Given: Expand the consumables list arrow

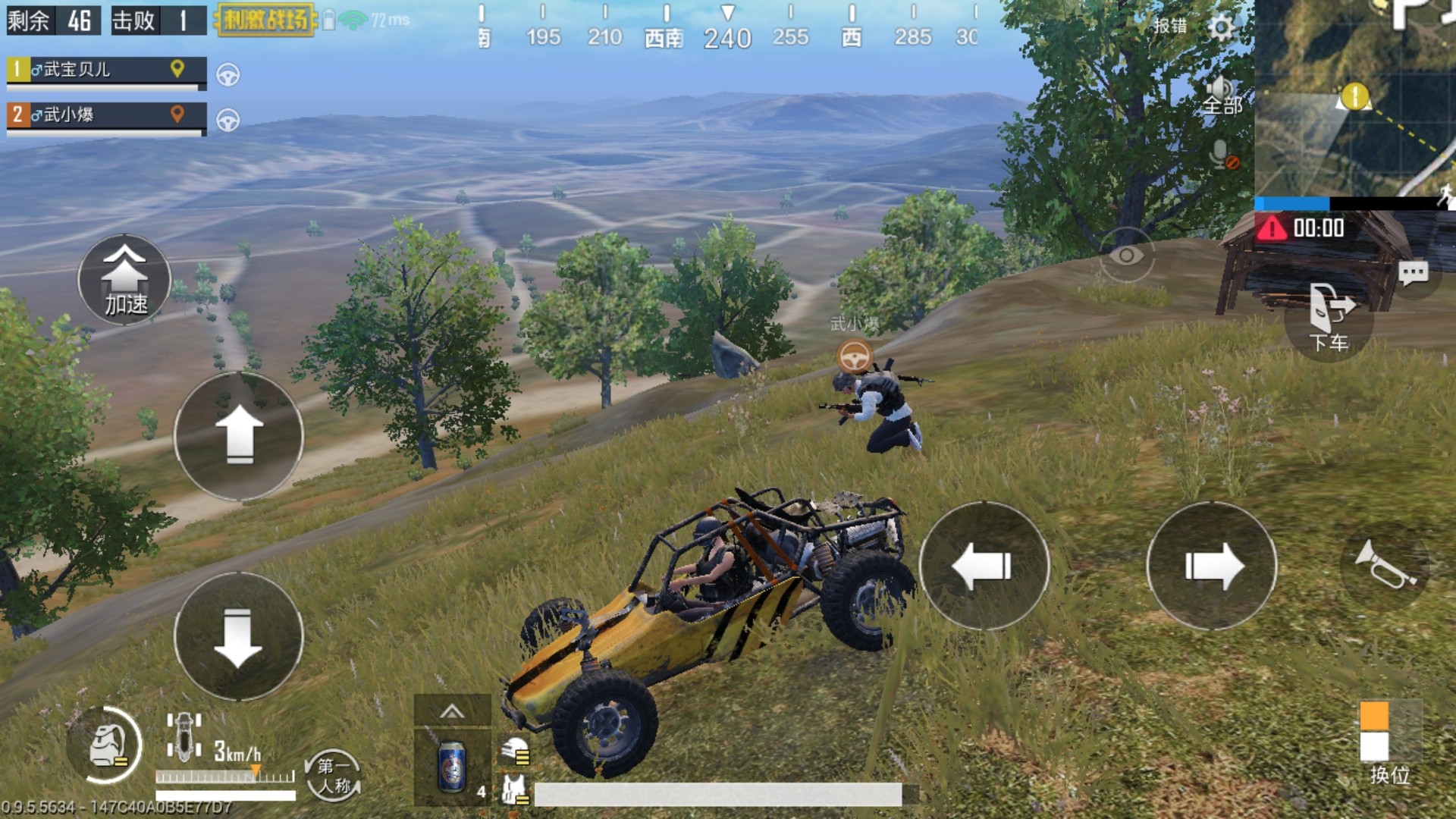Looking at the screenshot, I should point(452,711).
